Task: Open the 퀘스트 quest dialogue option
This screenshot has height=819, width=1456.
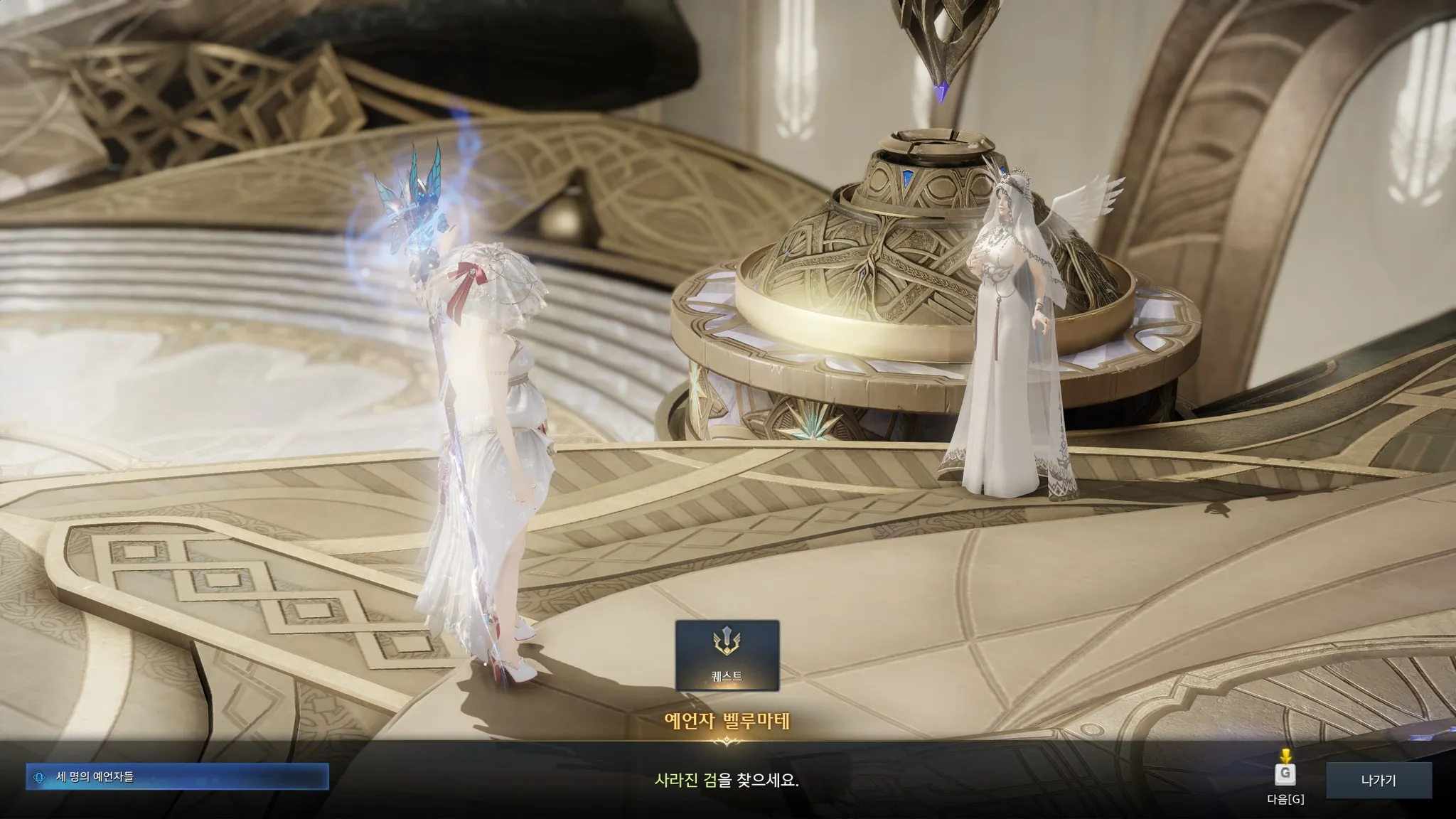Action: coord(727,655)
